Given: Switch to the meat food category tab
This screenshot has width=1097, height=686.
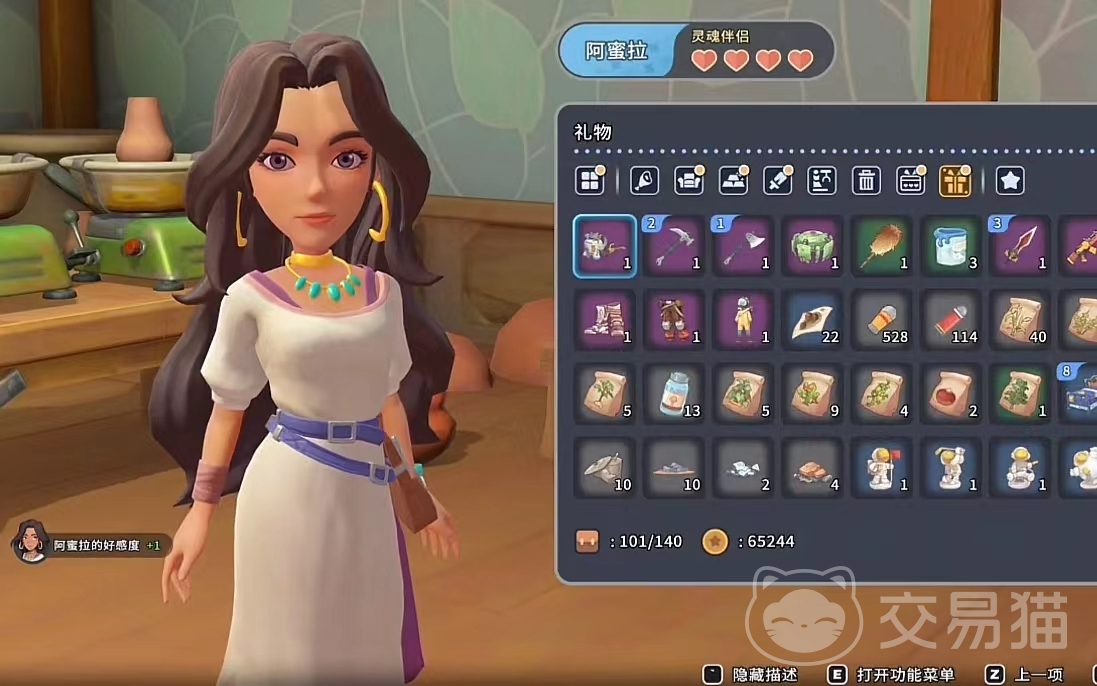Looking at the screenshot, I should coord(645,181).
